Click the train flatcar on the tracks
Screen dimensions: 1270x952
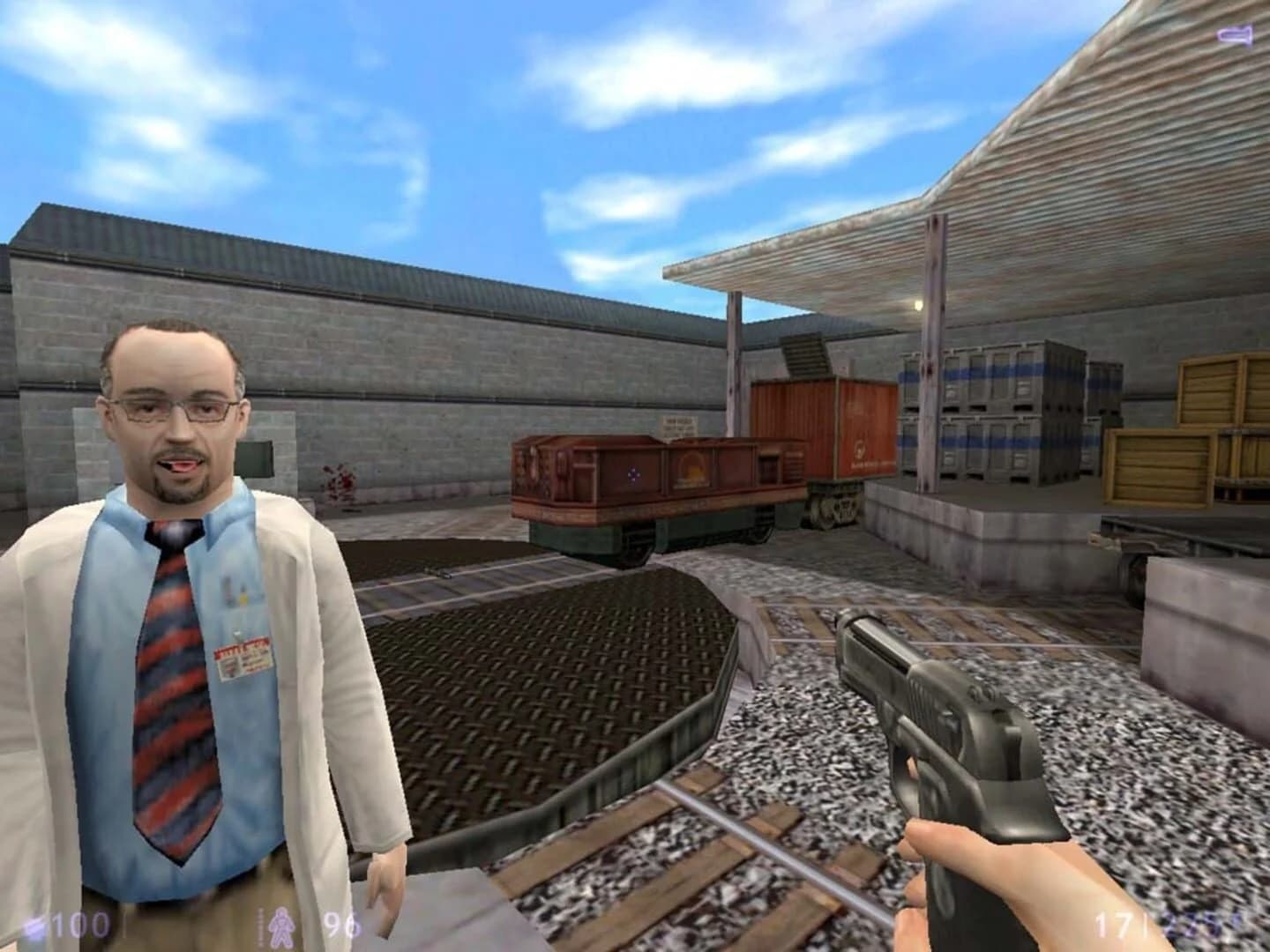653,489
